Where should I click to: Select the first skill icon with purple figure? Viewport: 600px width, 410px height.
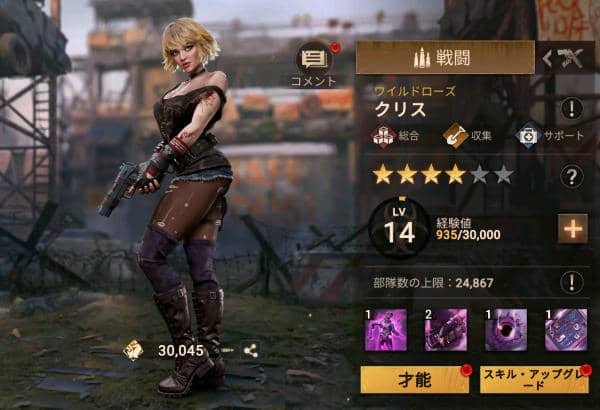[x=385, y=329]
